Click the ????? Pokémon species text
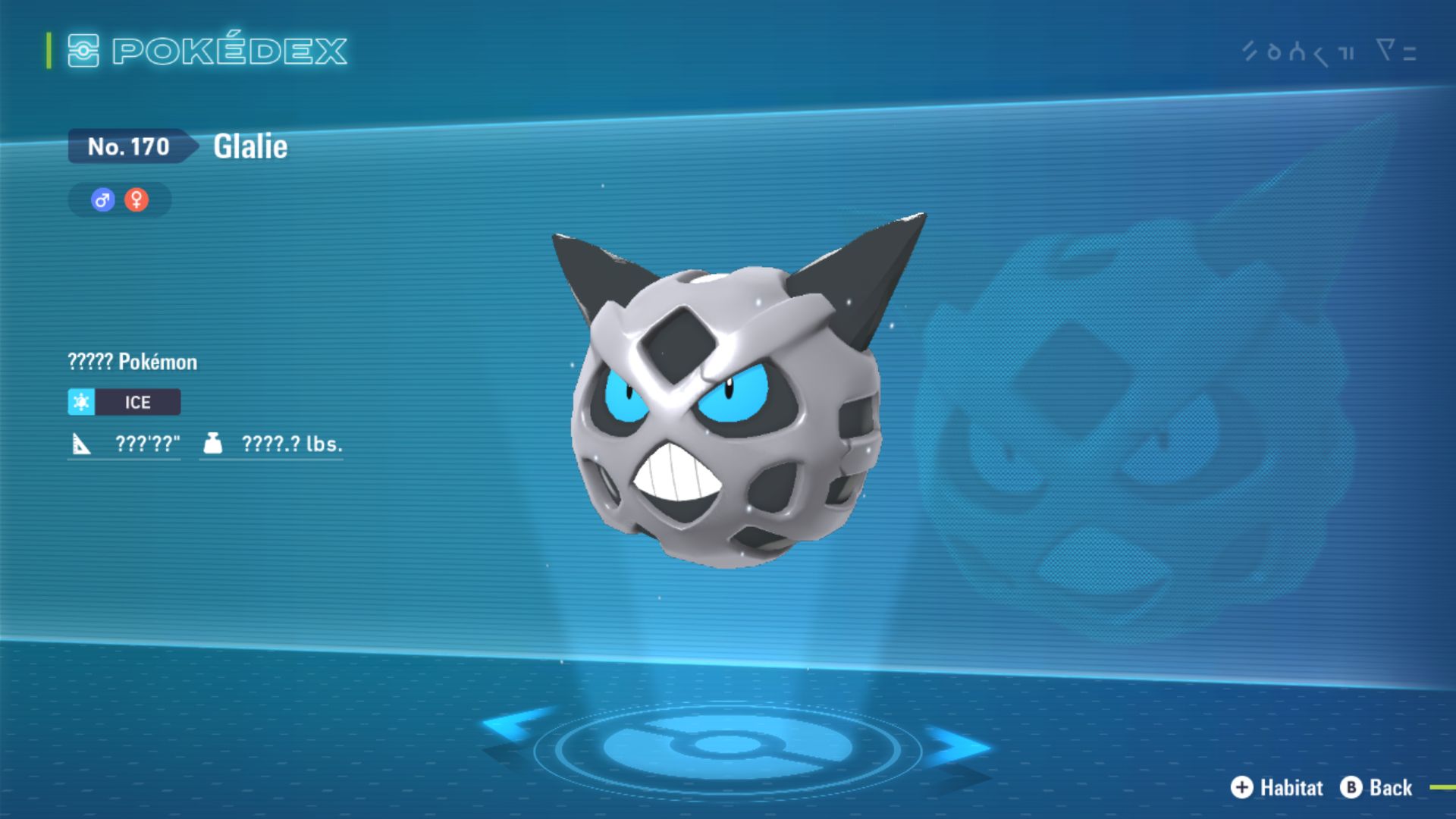The width and height of the screenshot is (1456, 819). [131, 362]
